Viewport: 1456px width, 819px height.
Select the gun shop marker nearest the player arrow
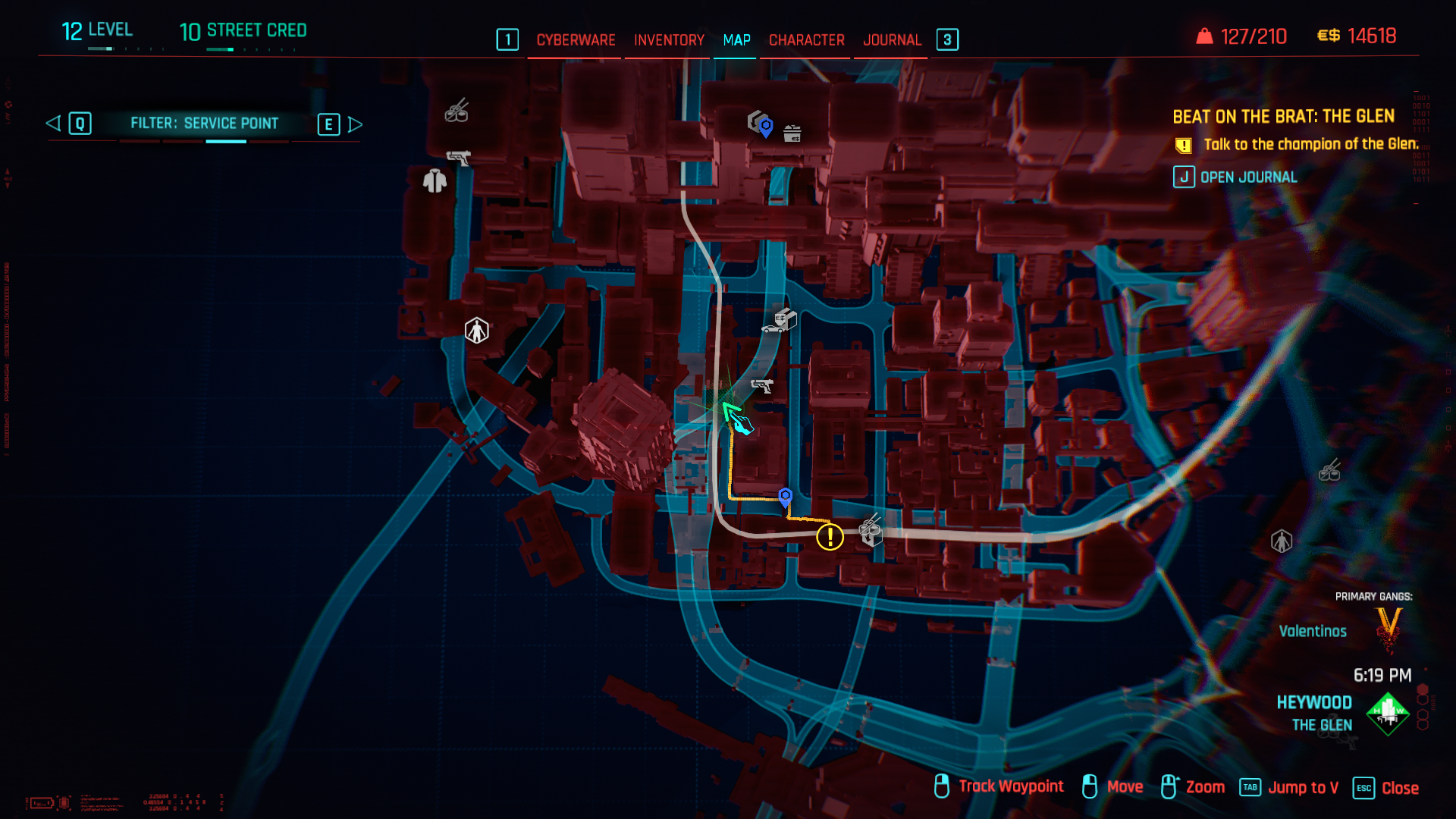[x=761, y=386]
